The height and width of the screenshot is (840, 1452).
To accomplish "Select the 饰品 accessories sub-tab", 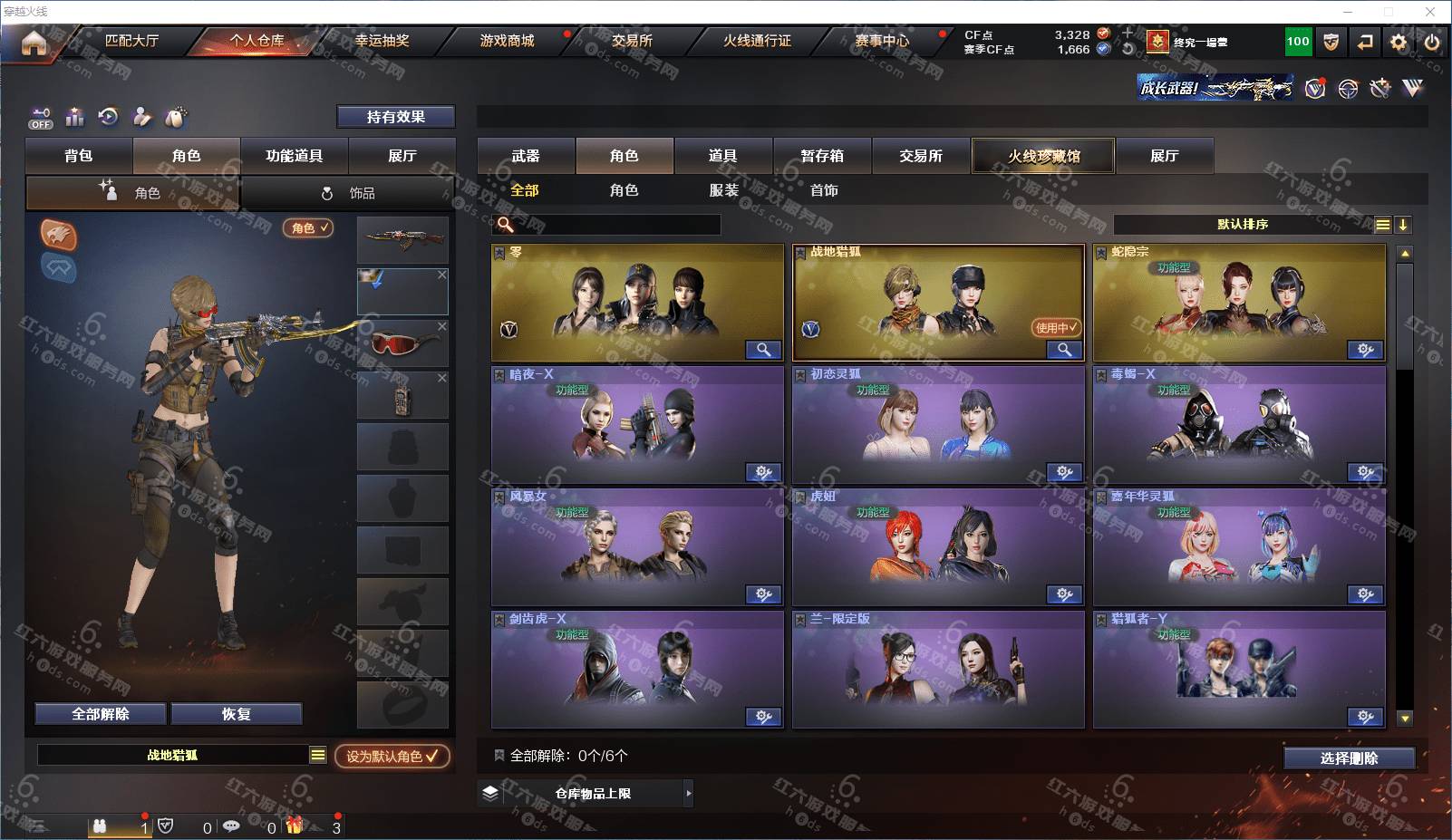I will pyautogui.click(x=348, y=193).
